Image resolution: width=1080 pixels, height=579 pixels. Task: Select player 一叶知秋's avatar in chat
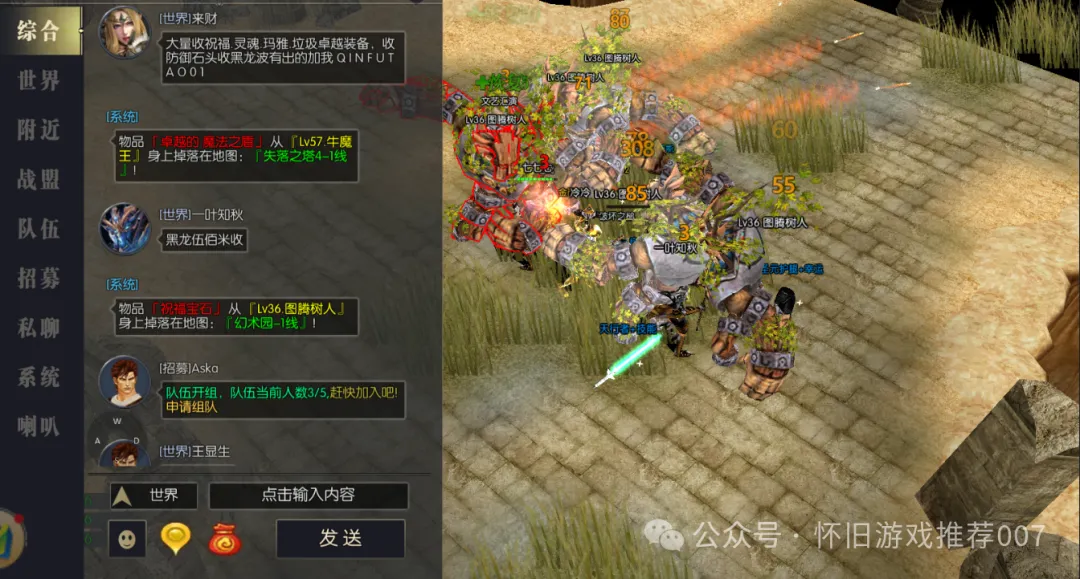pyautogui.click(x=124, y=228)
